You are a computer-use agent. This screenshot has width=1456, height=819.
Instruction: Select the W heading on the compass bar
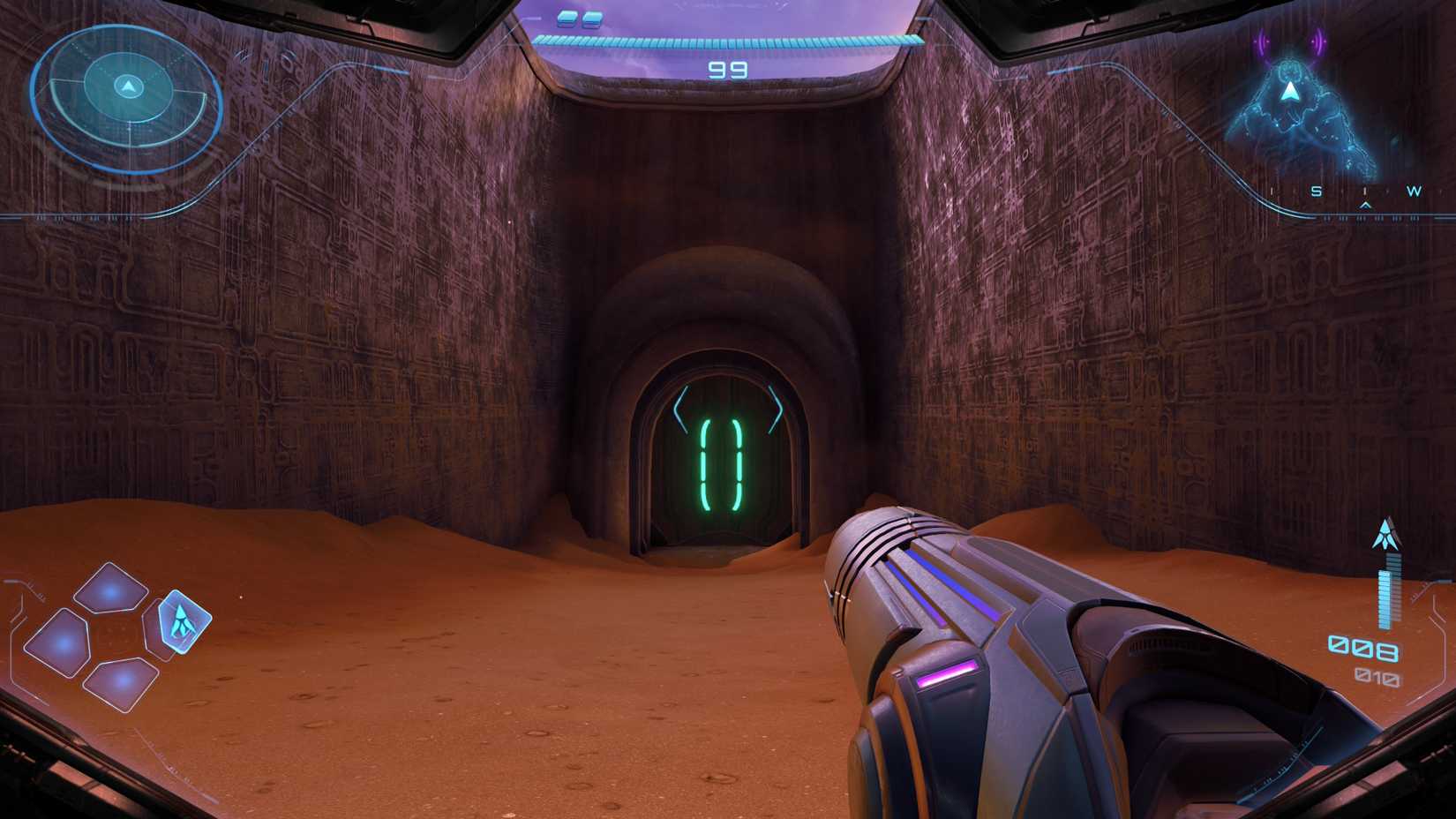(1413, 191)
